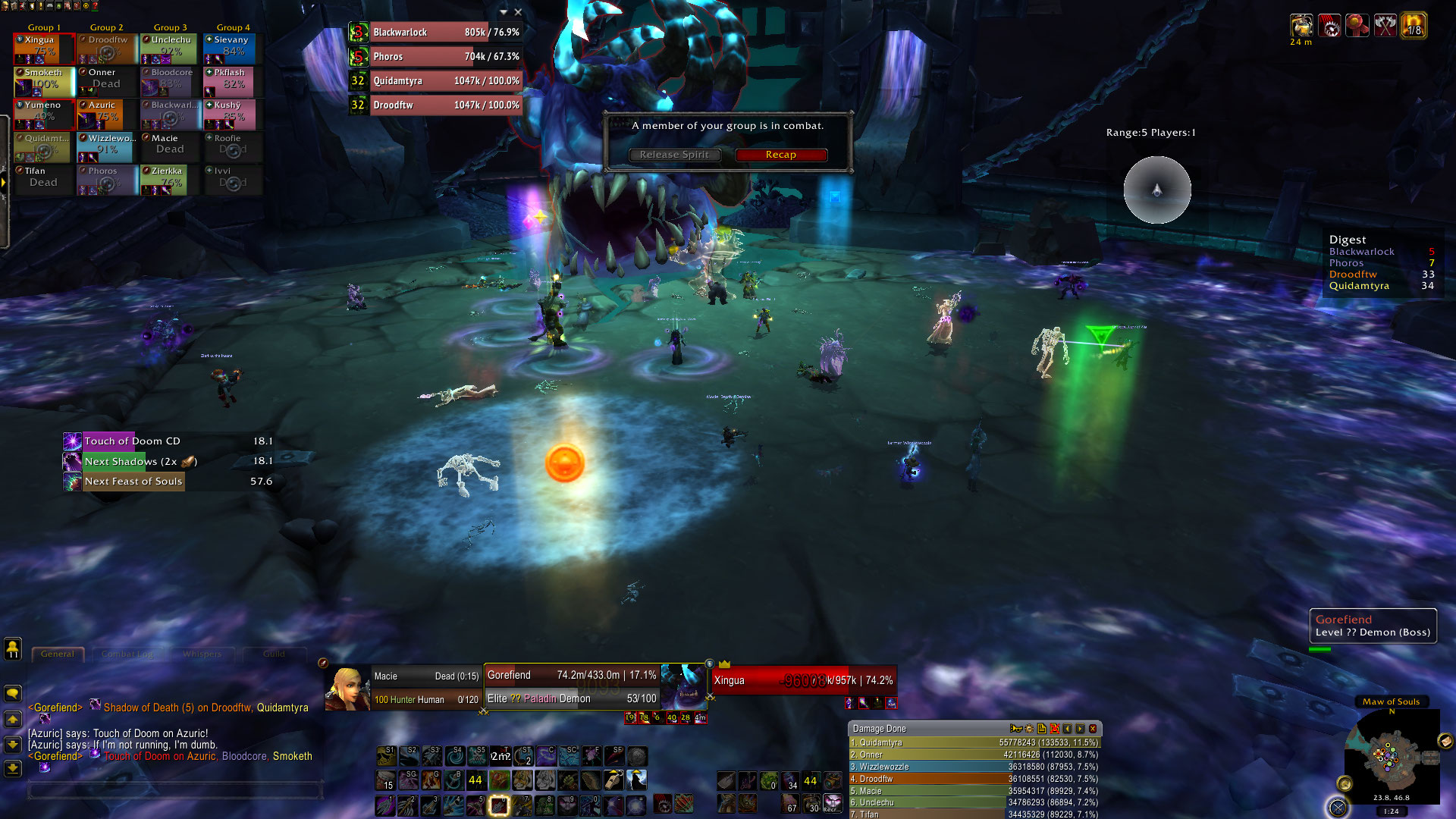Select the Gorefiend target frame
Screen dimensions: 1456x819
click(572, 686)
